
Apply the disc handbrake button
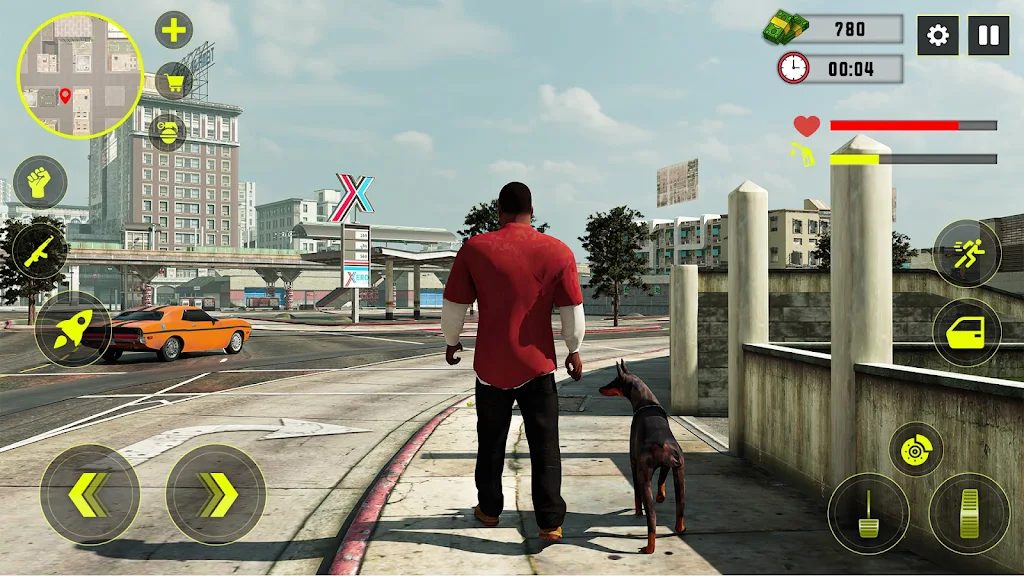(x=916, y=450)
